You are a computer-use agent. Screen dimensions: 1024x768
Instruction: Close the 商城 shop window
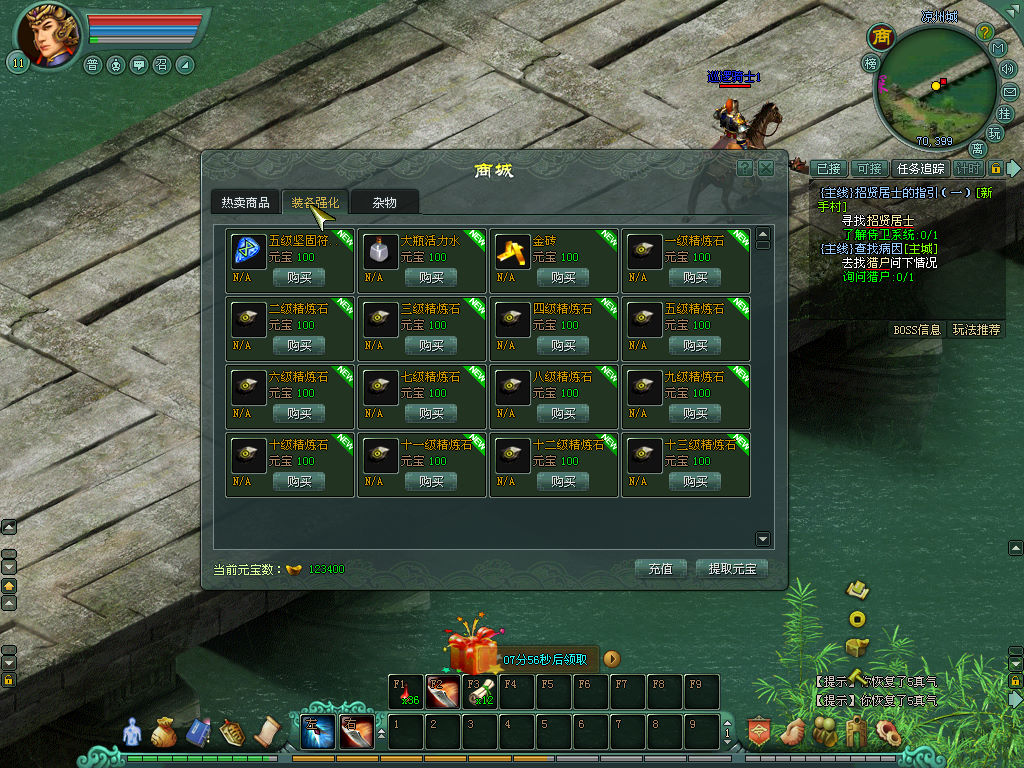766,168
